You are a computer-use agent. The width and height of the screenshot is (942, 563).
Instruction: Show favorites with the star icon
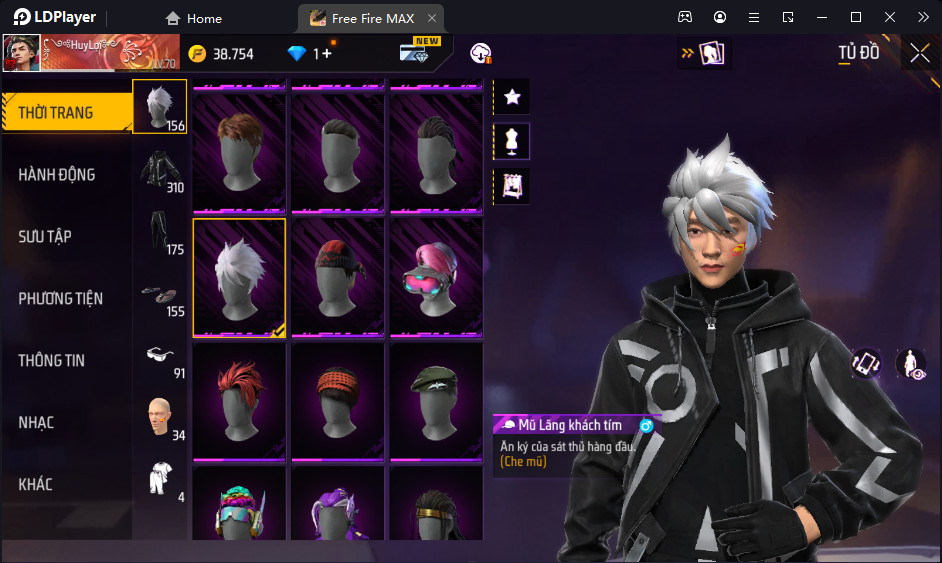click(512, 97)
